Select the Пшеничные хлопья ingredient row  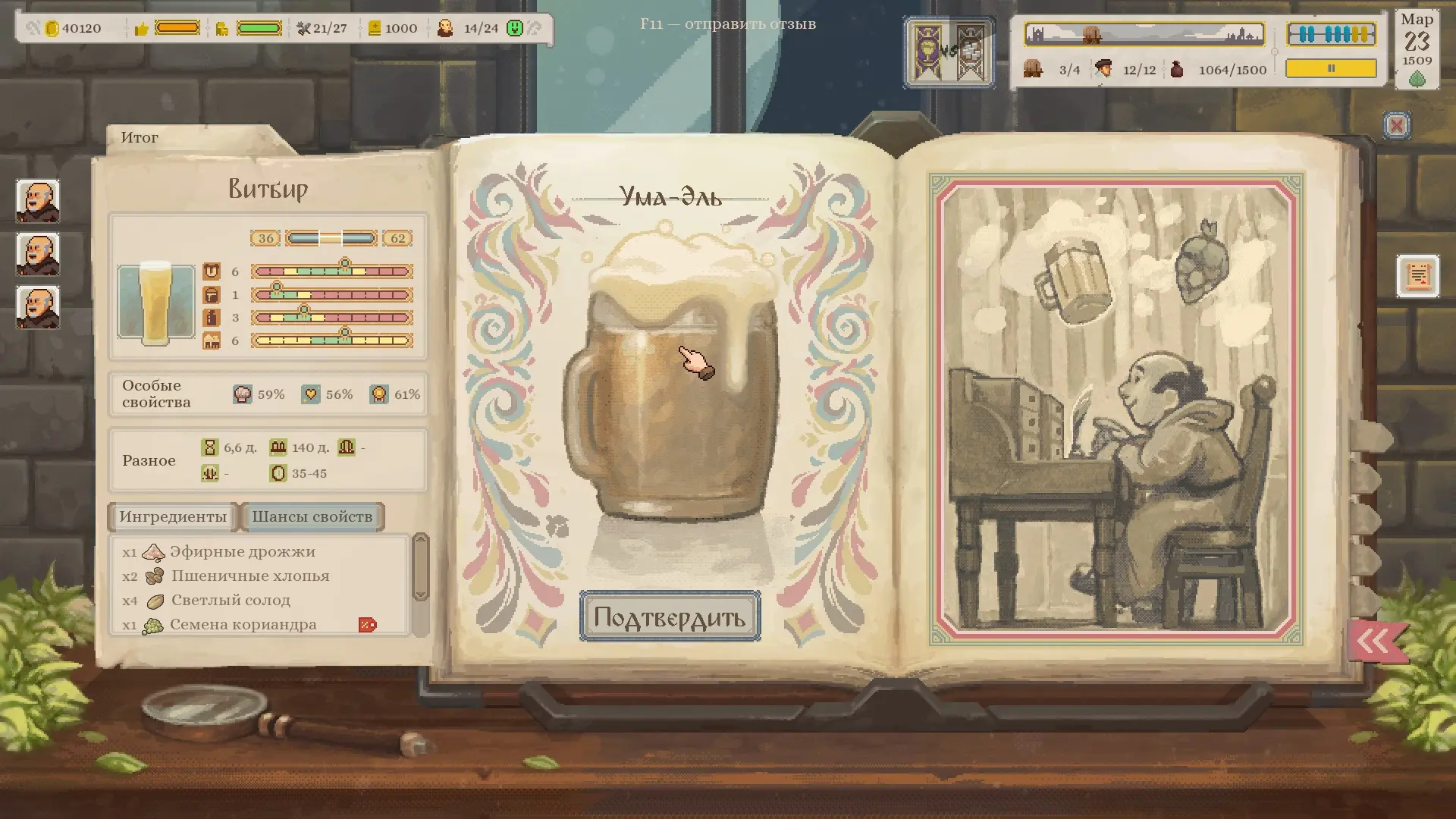249,576
